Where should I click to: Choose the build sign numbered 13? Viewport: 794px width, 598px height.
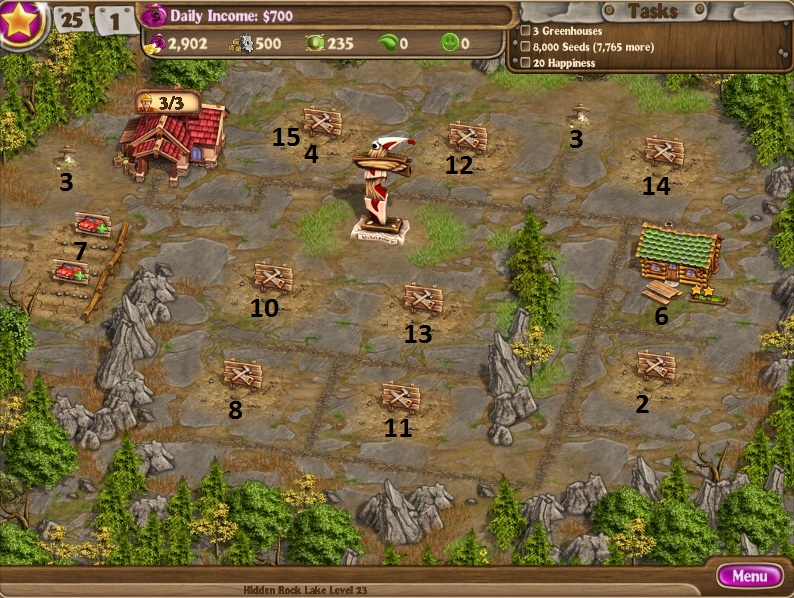click(x=423, y=298)
